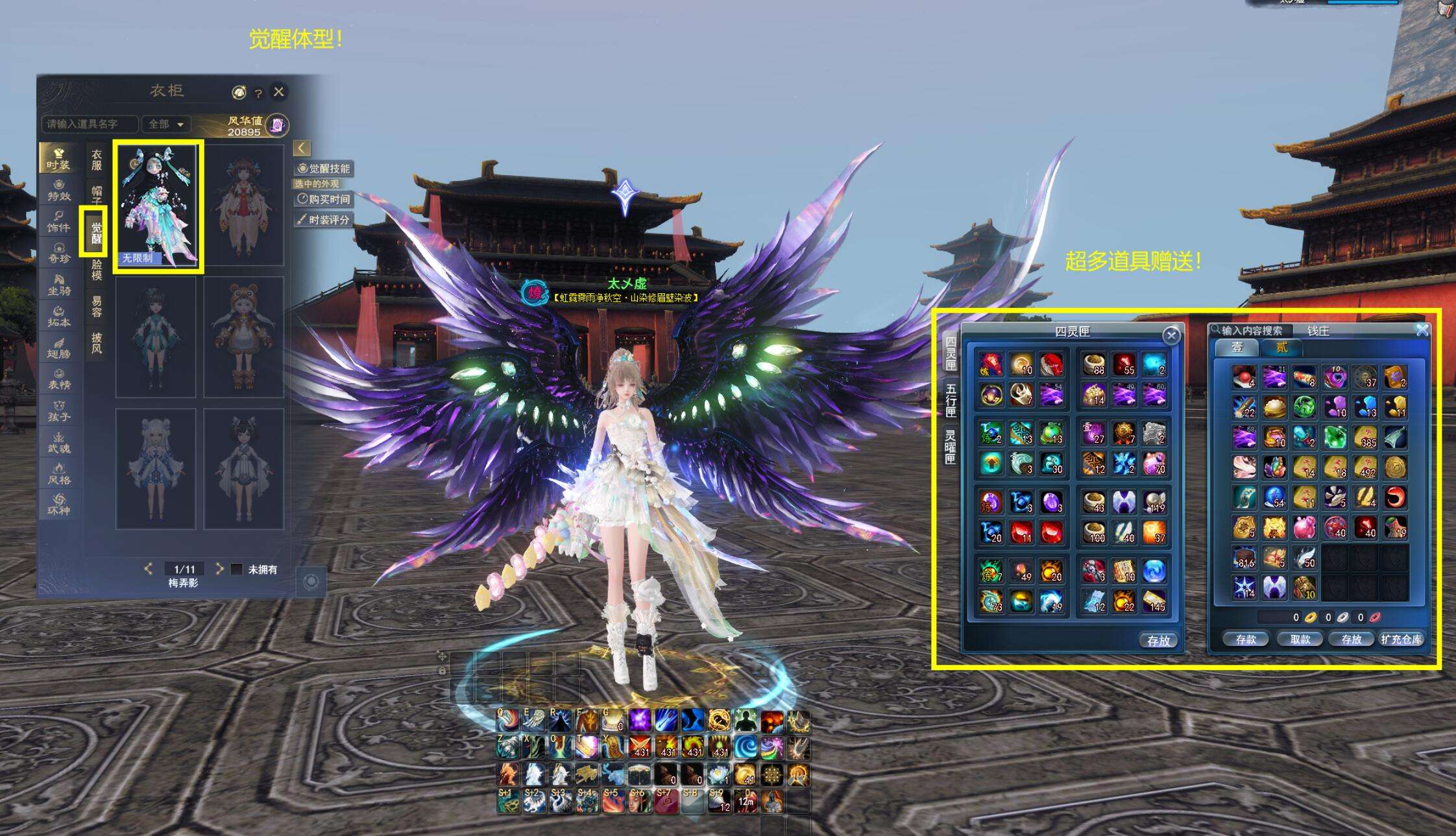Switch to the 壹 bank page tab
The height and width of the screenshot is (836, 1456).
[1237, 348]
